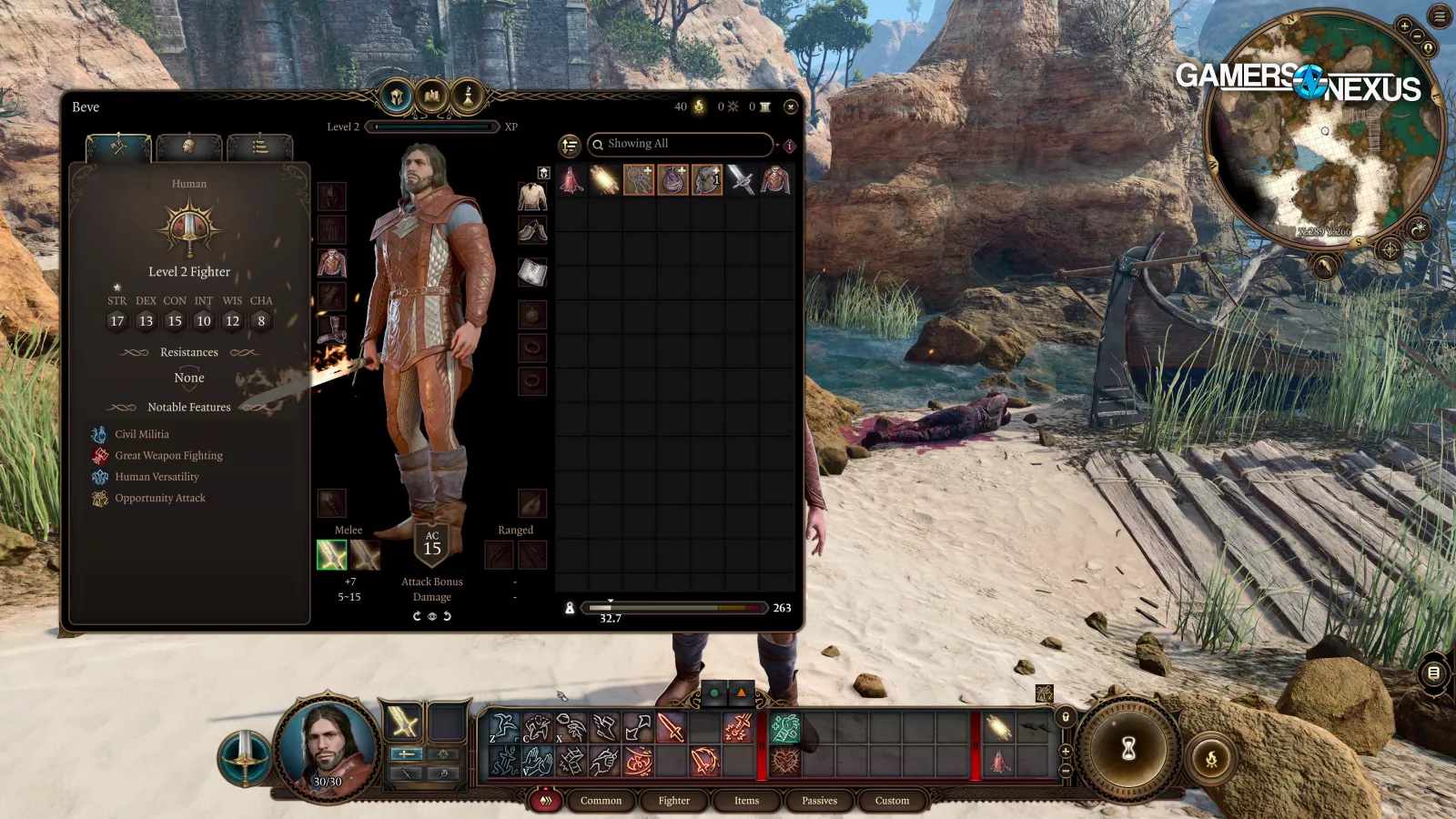Select the Common hotbar tab

point(601,801)
